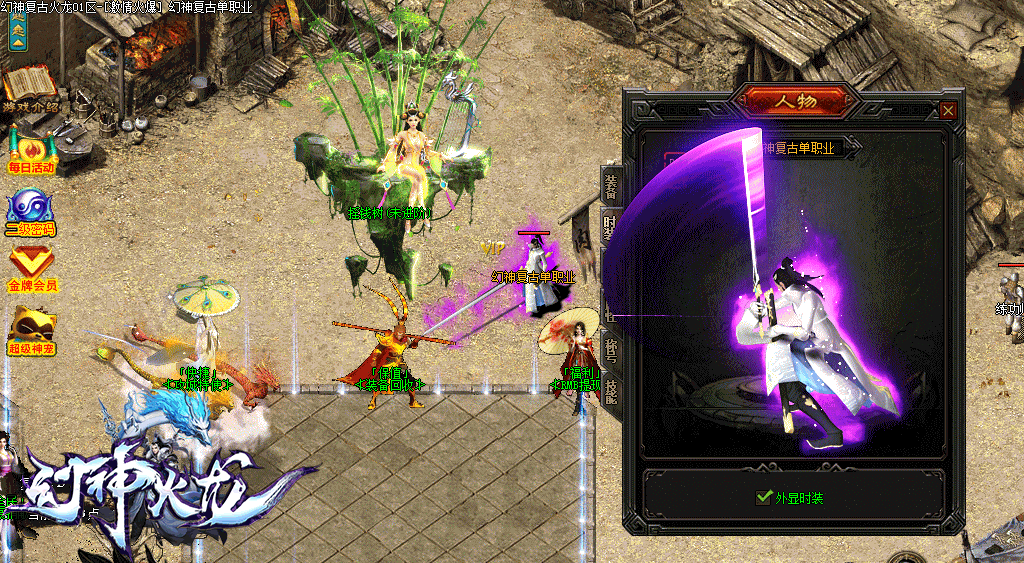Show the 金牌会员 gold member menu
The image size is (1024, 563).
click(x=32, y=268)
